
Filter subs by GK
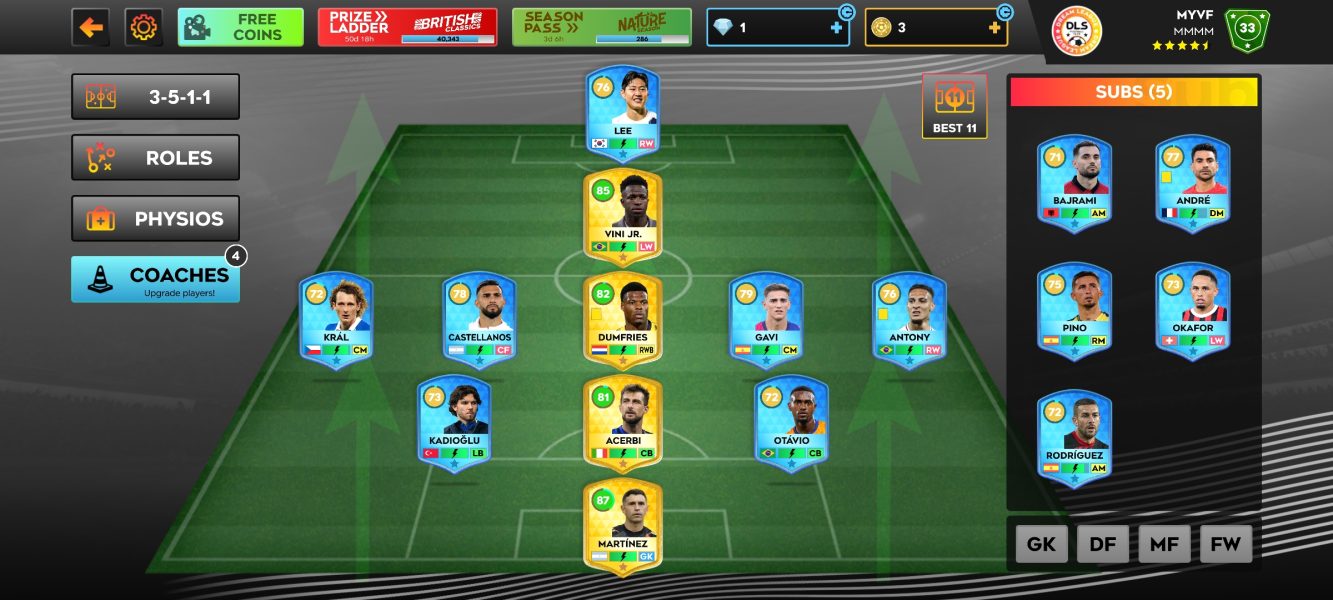pyautogui.click(x=1042, y=544)
